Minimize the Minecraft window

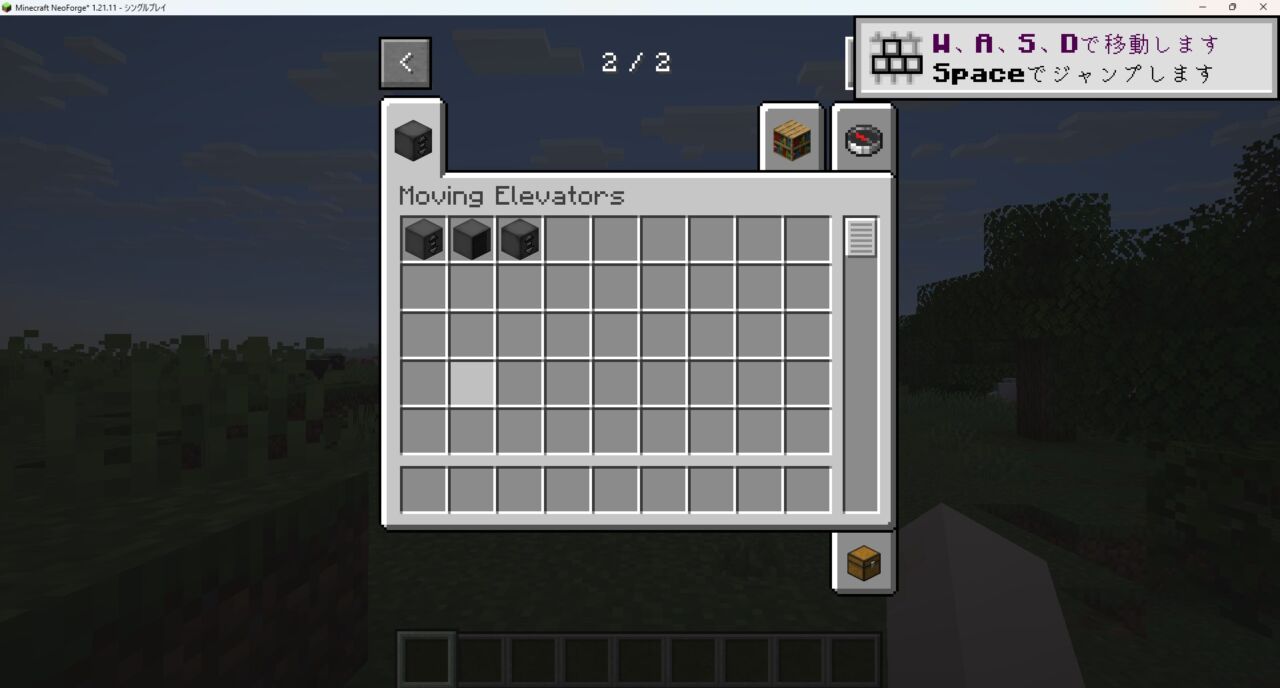[1203, 7]
